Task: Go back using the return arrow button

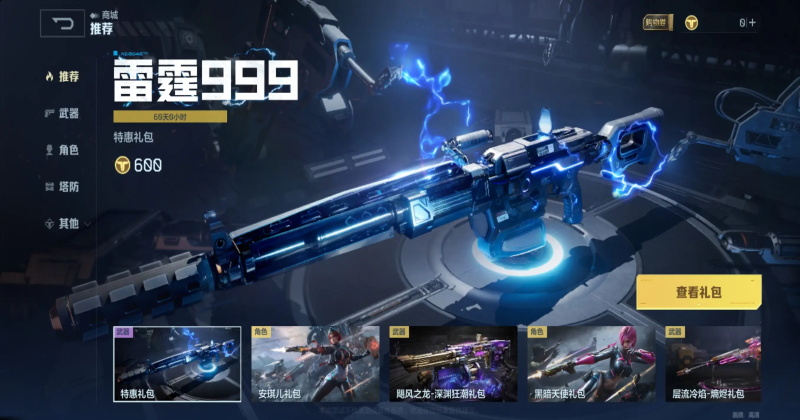Action: 62,23
